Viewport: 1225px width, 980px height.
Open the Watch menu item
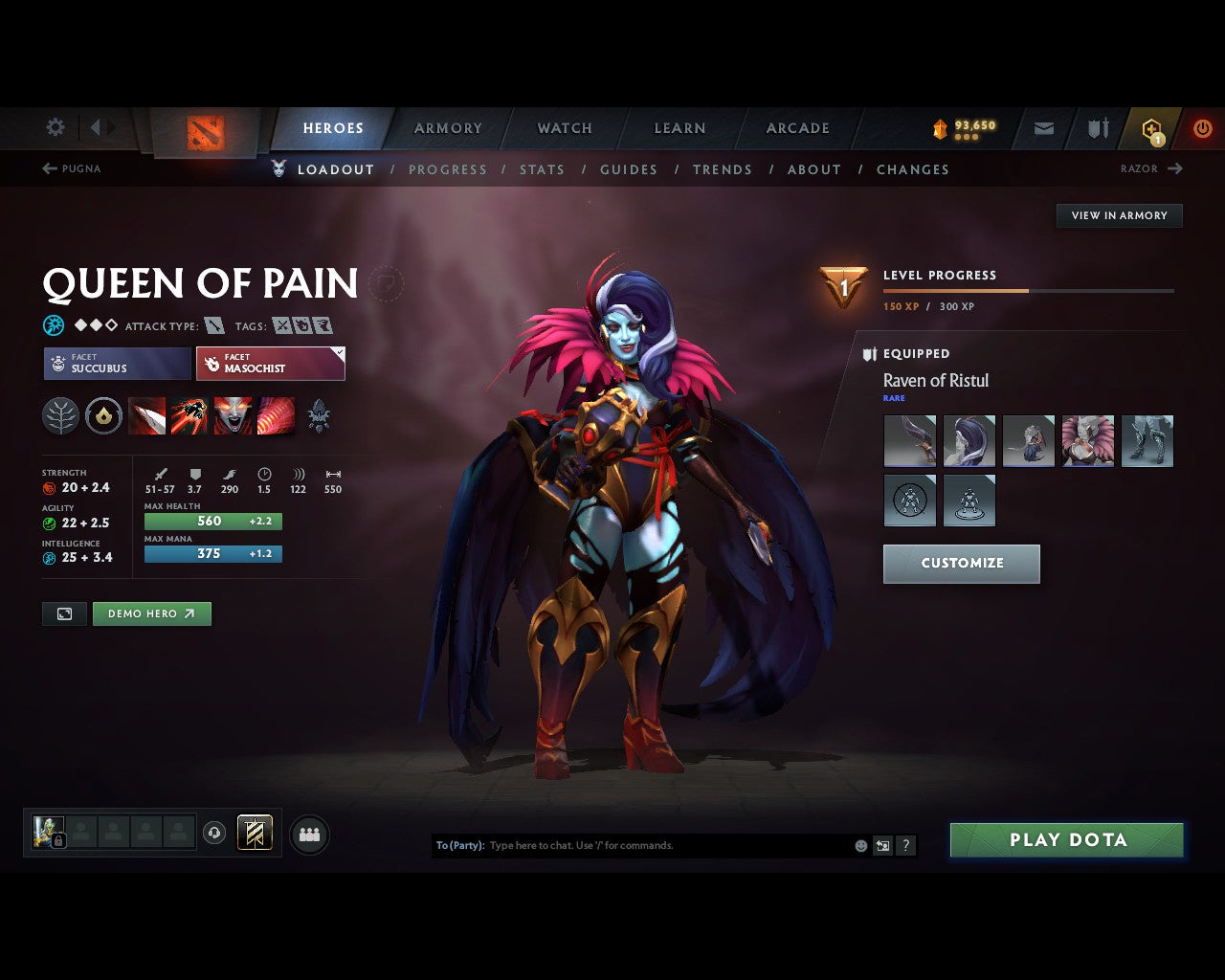[x=564, y=128]
